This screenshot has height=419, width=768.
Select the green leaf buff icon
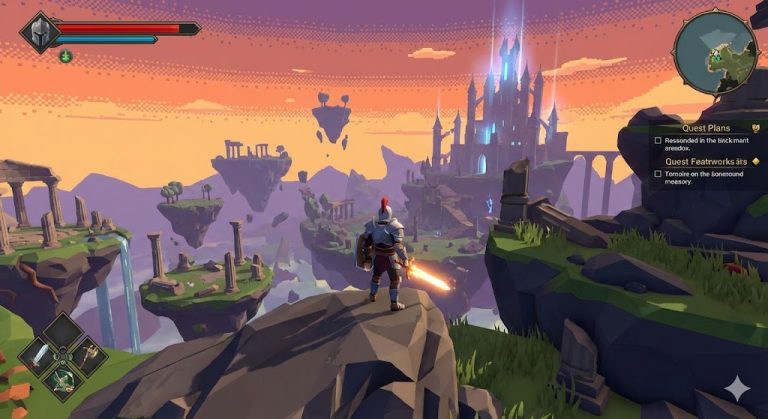(x=65, y=56)
